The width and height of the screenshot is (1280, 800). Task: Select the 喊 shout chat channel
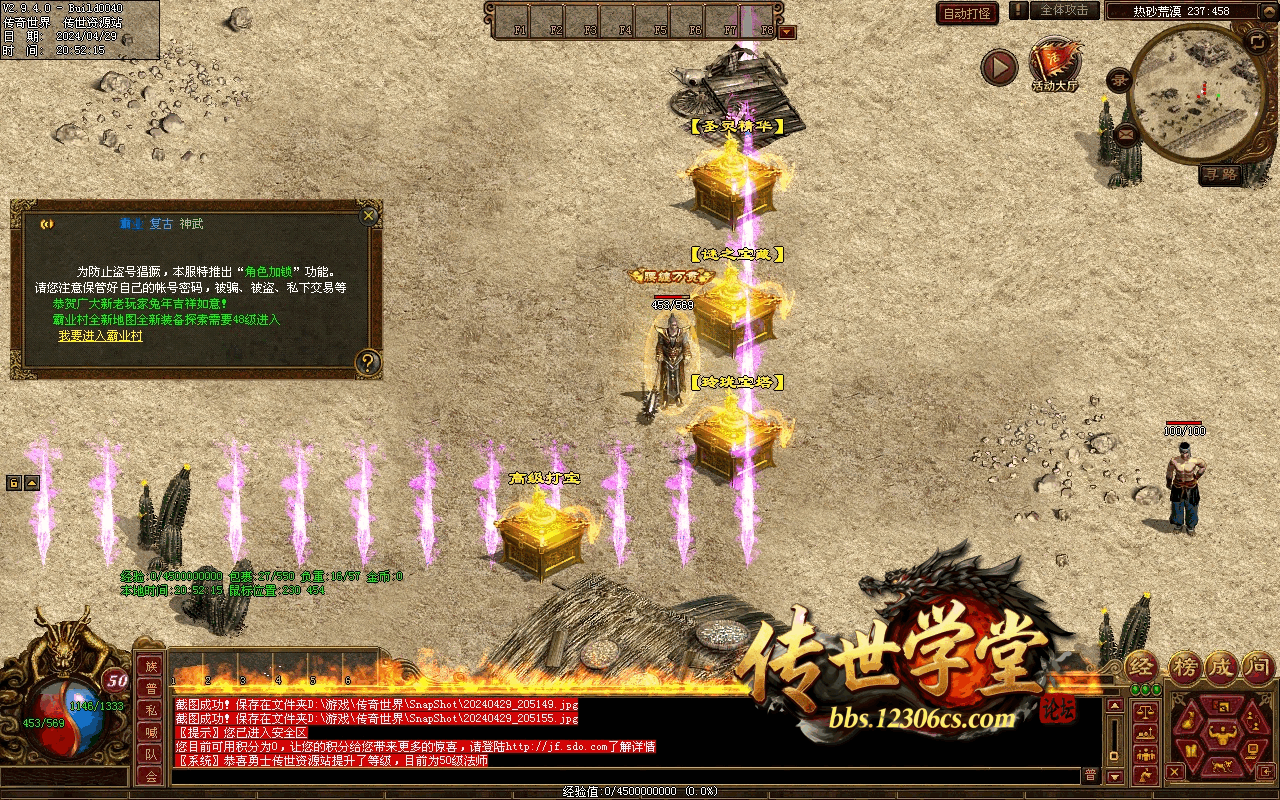[x=151, y=732]
